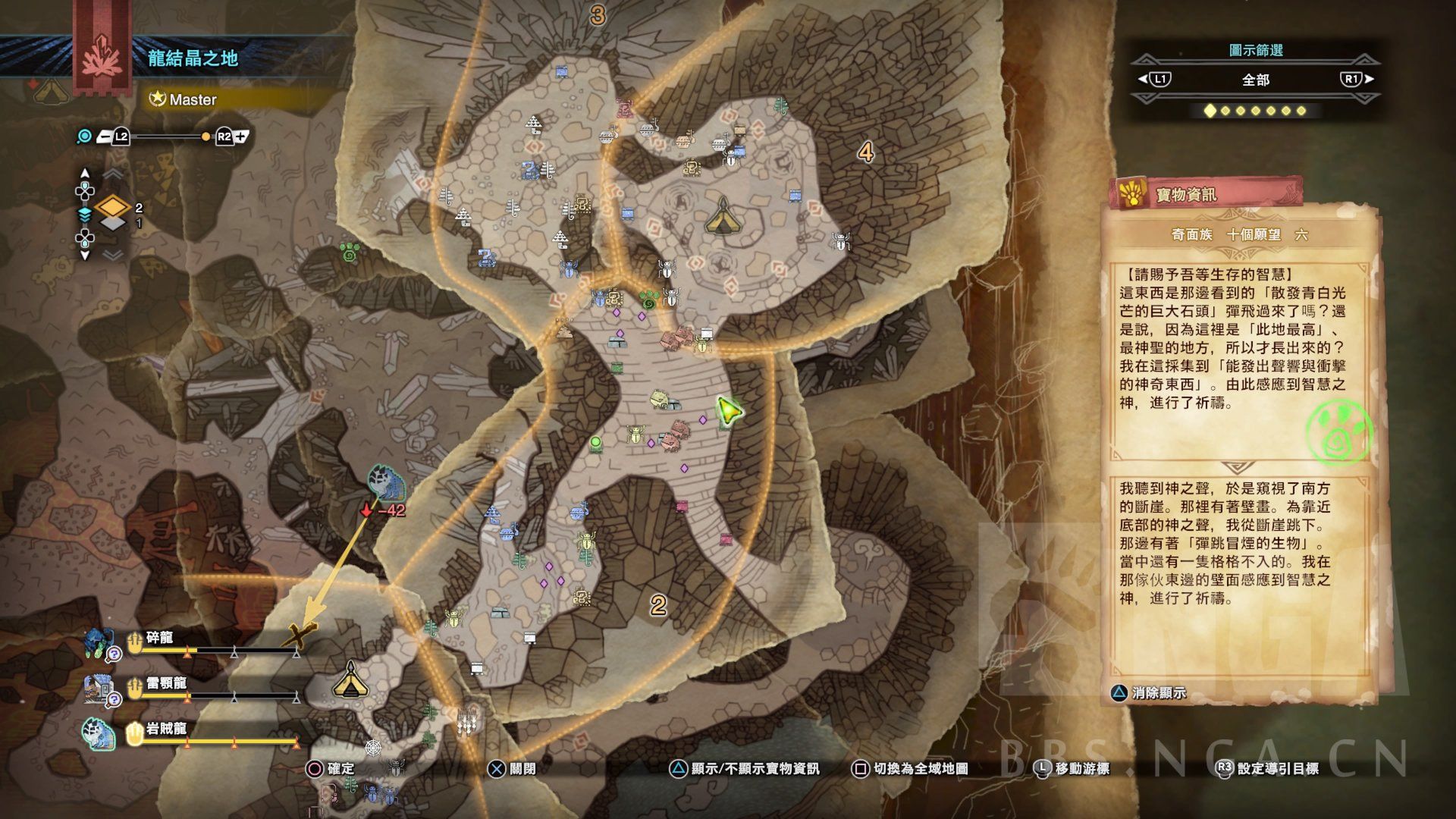Click the green player cursor arrow on map
This screenshot has width=1456, height=819.
[x=729, y=410]
